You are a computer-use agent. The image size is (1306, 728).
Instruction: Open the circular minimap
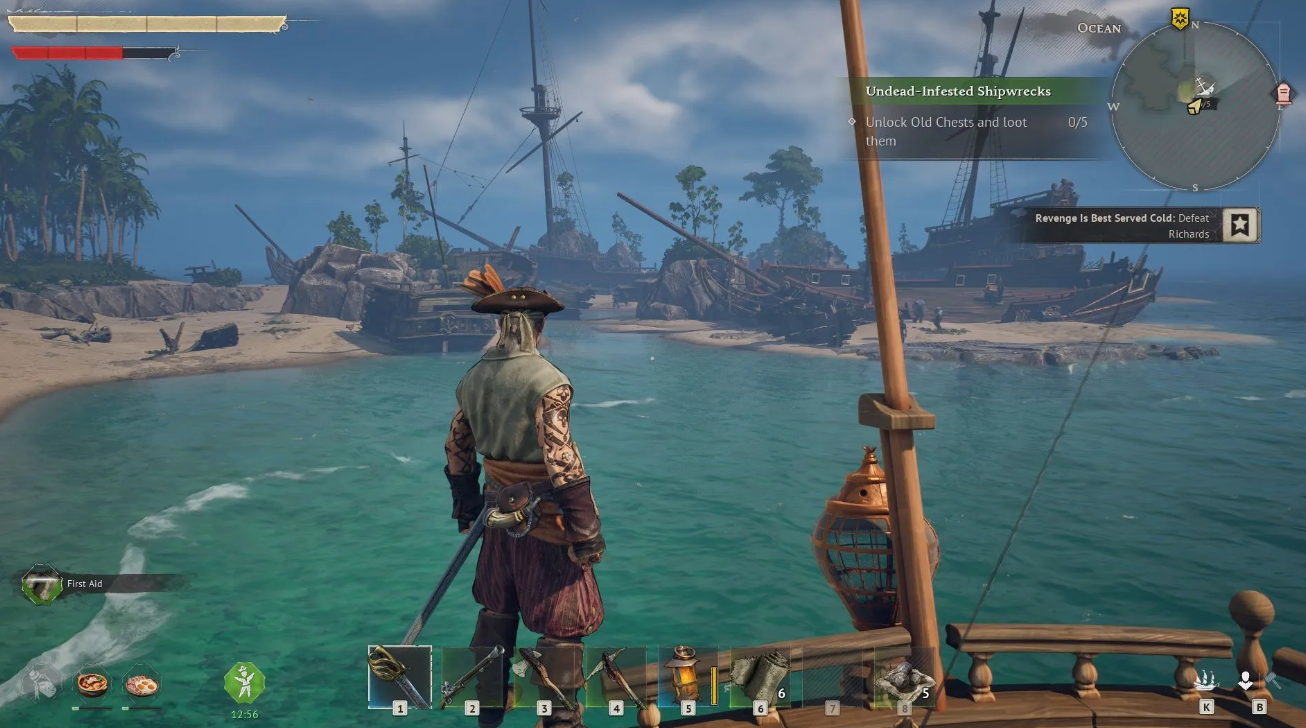coord(1195,105)
